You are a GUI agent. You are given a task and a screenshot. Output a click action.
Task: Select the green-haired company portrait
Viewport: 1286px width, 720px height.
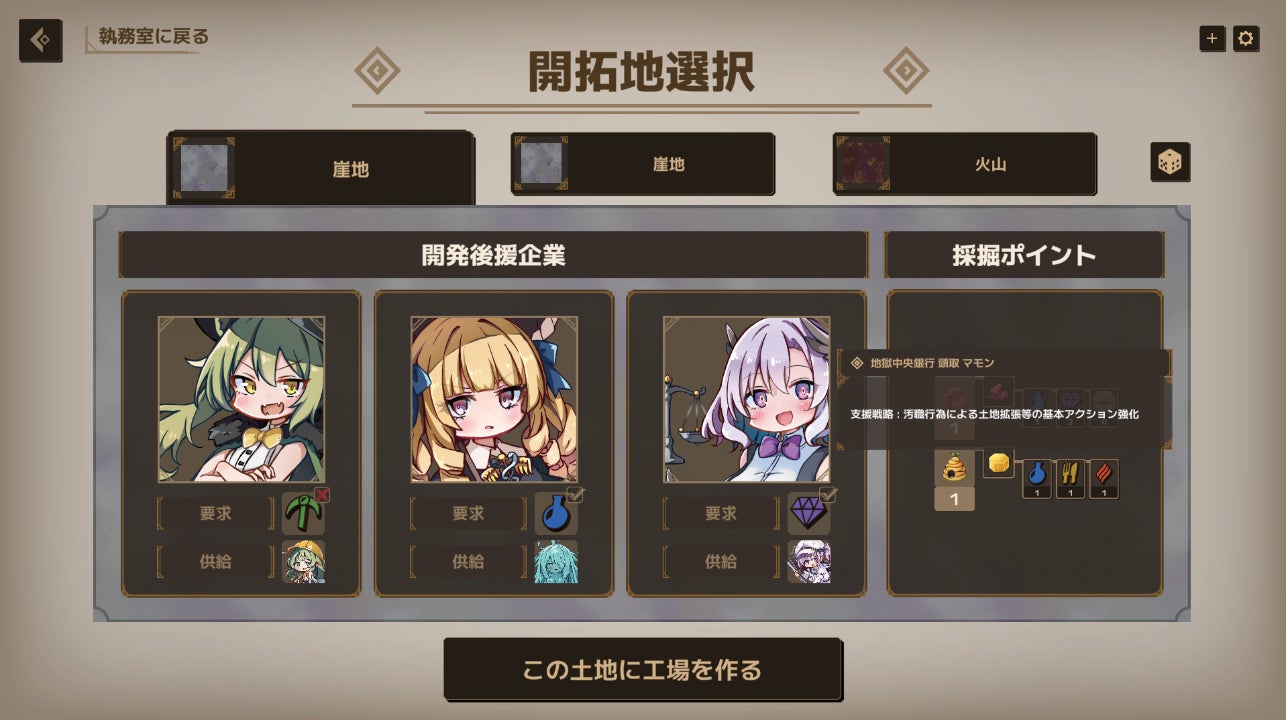tap(241, 399)
